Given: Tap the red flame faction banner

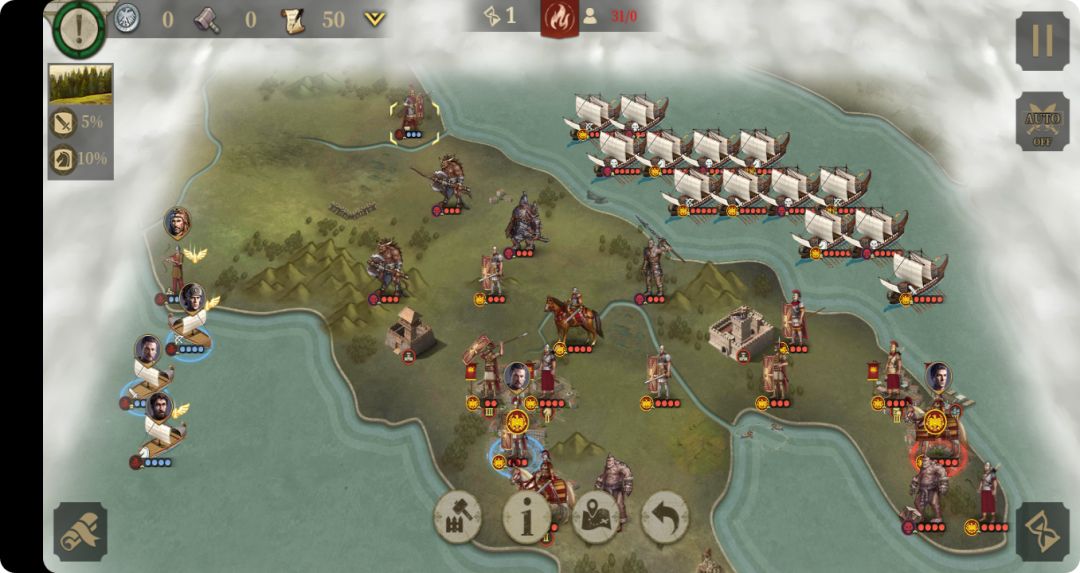Looking at the screenshot, I should 559,17.
